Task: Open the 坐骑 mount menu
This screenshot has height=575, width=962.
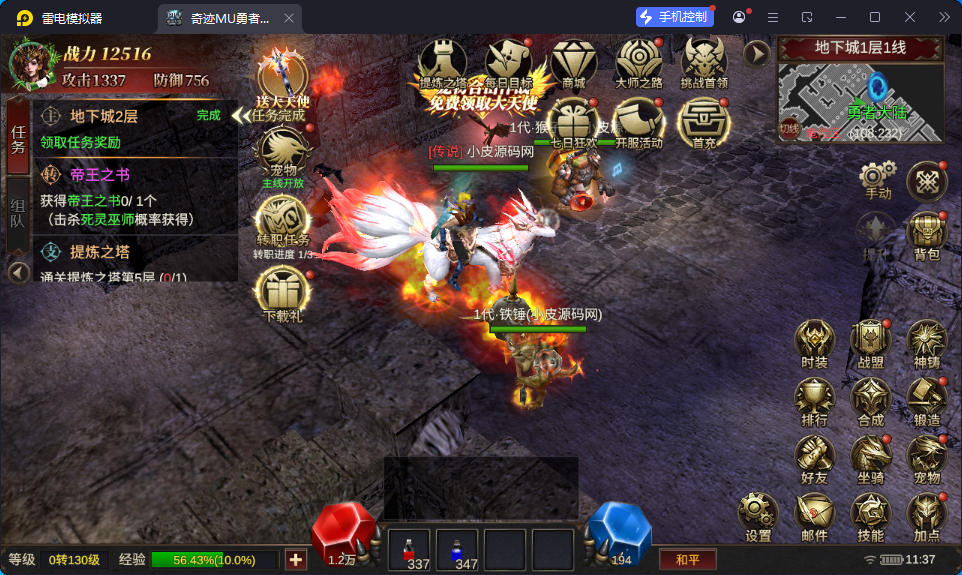Action: [870, 458]
